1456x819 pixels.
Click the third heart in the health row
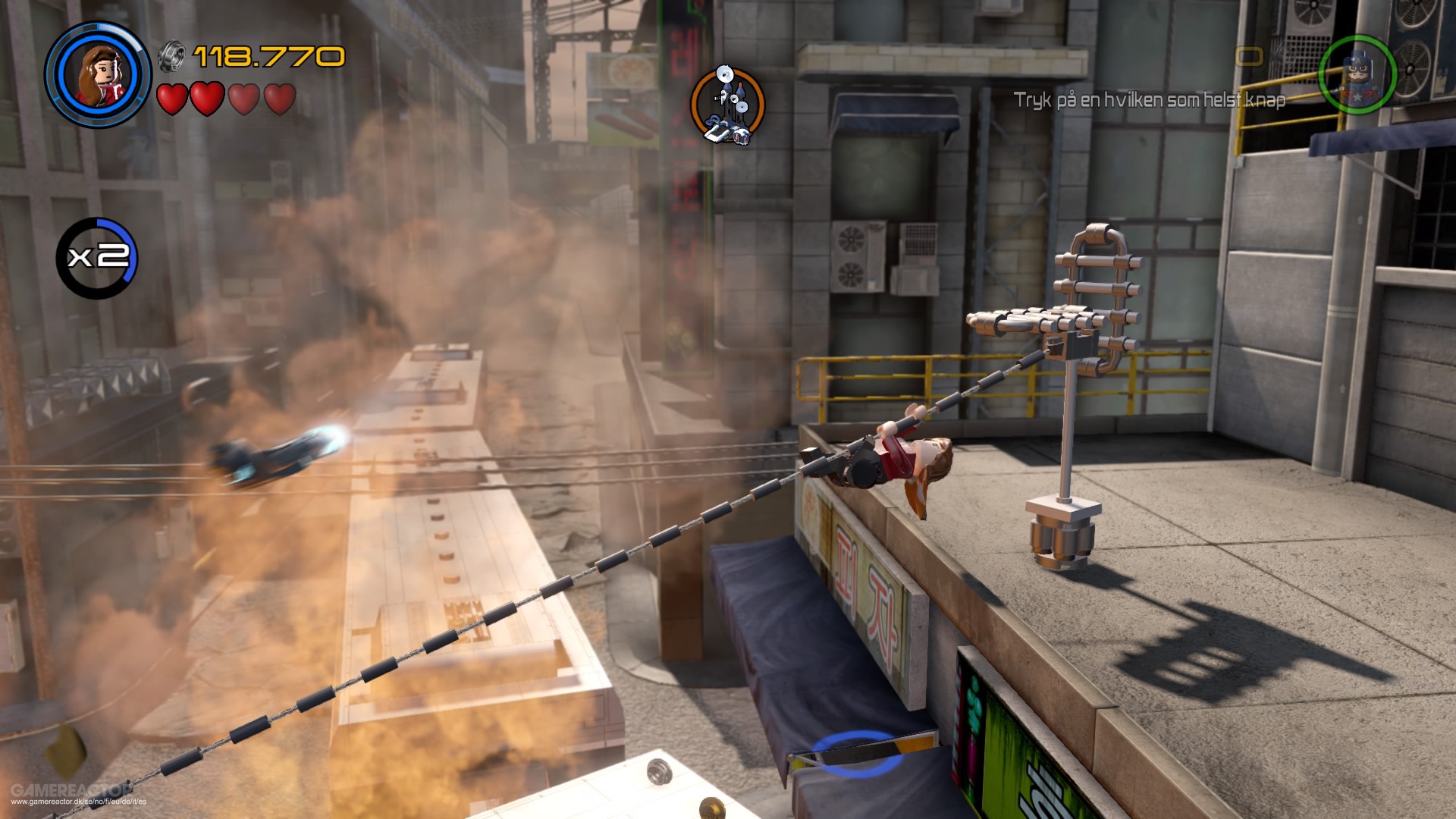245,97
